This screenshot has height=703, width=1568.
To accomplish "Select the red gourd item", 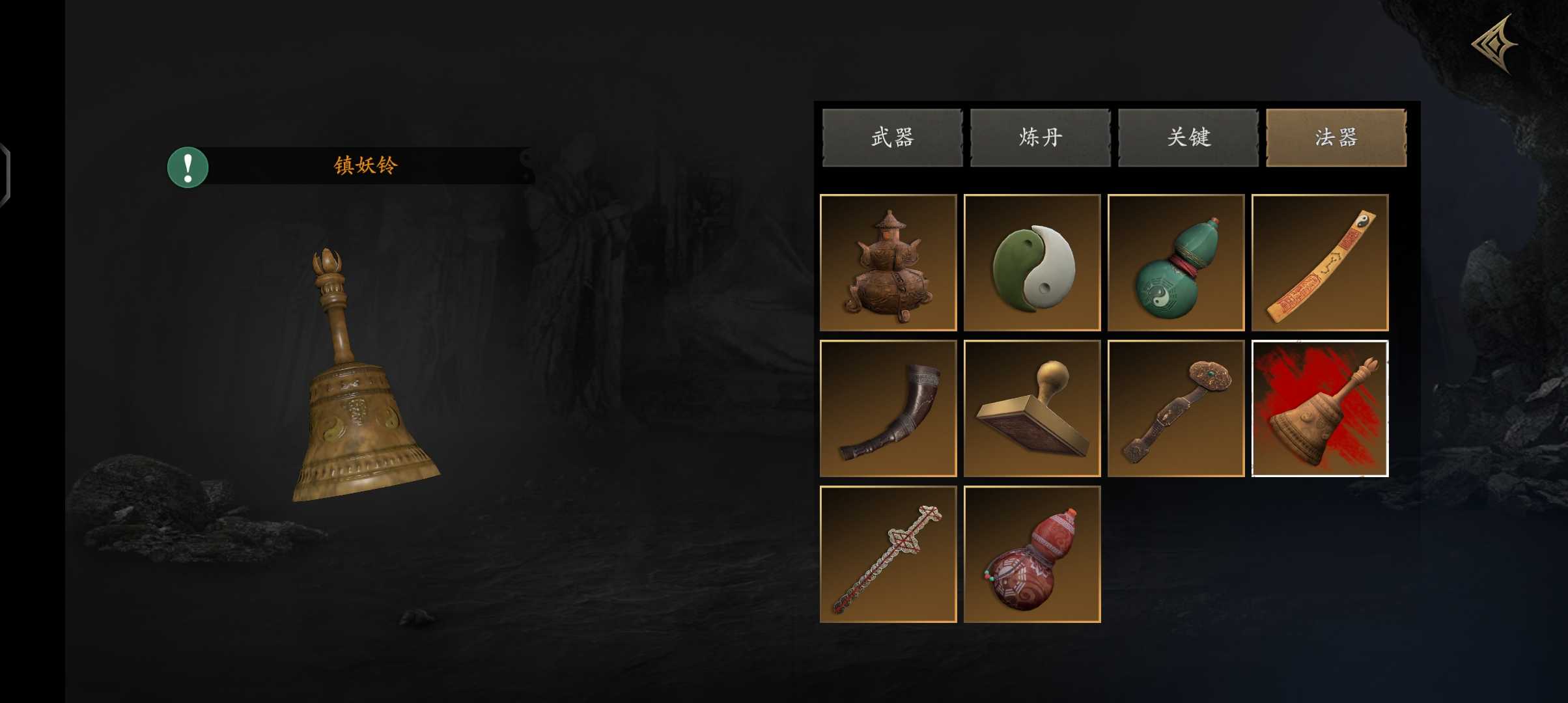I will pos(1032,554).
